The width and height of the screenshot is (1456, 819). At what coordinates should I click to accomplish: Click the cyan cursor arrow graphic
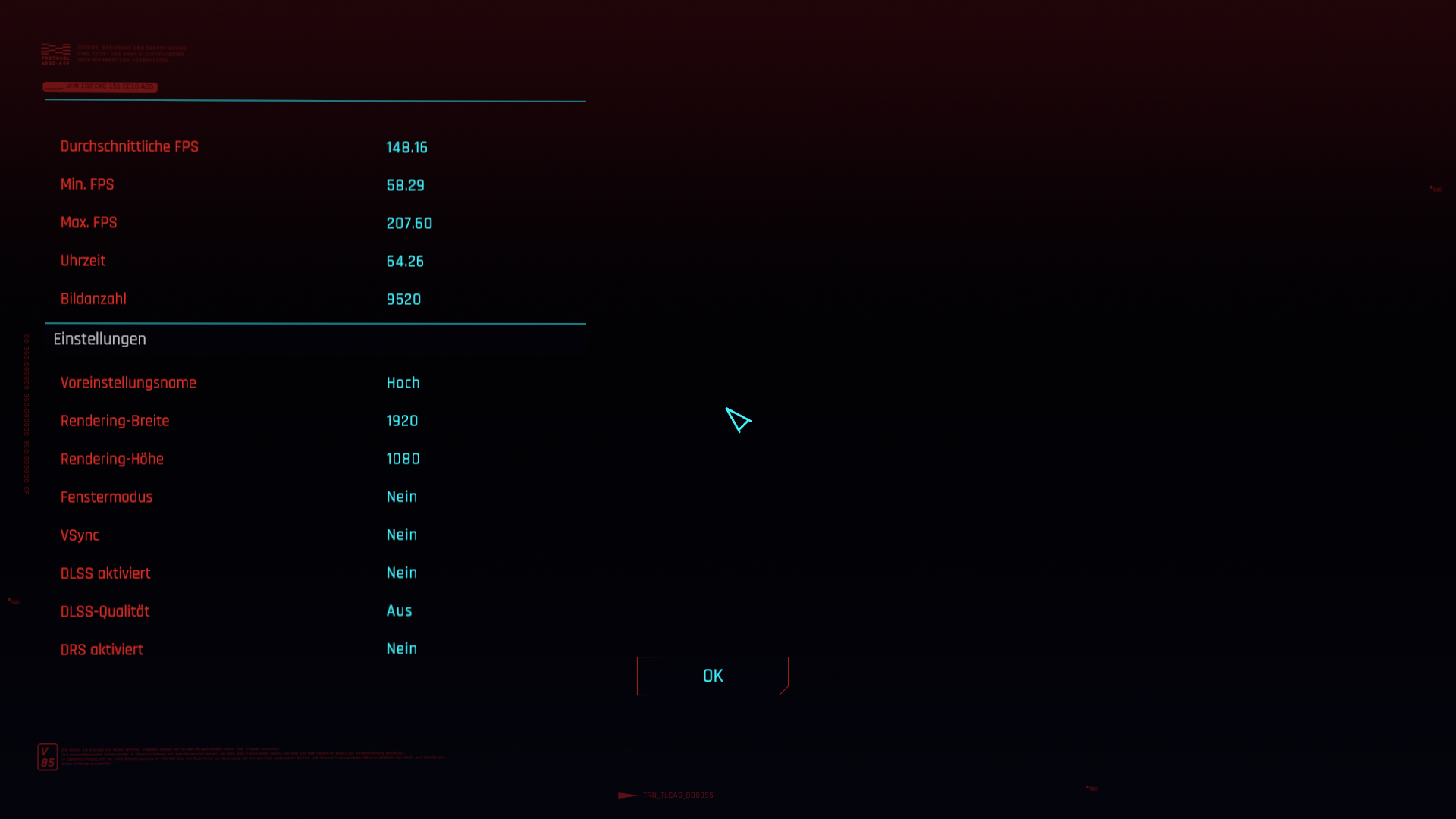pyautogui.click(x=739, y=421)
